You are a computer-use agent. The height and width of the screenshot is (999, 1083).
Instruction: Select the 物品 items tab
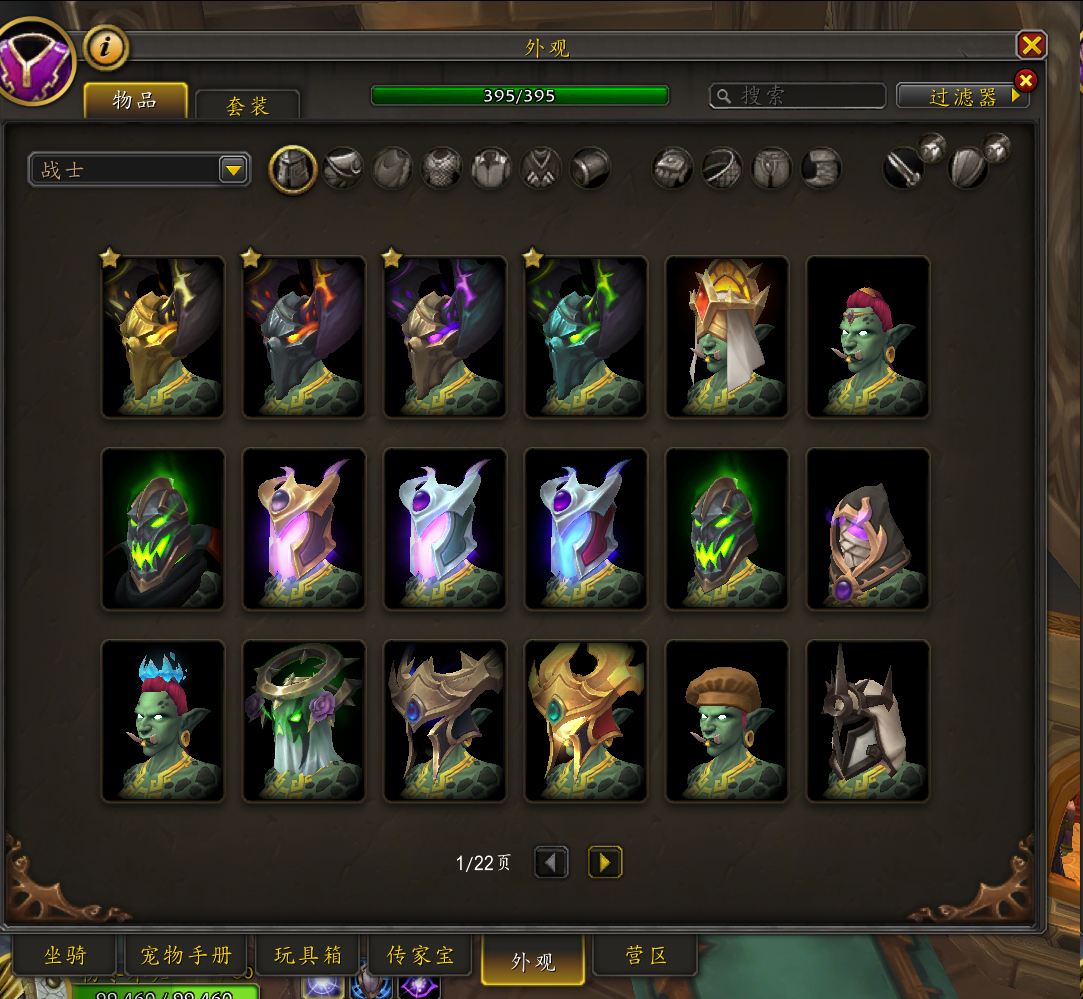point(135,100)
